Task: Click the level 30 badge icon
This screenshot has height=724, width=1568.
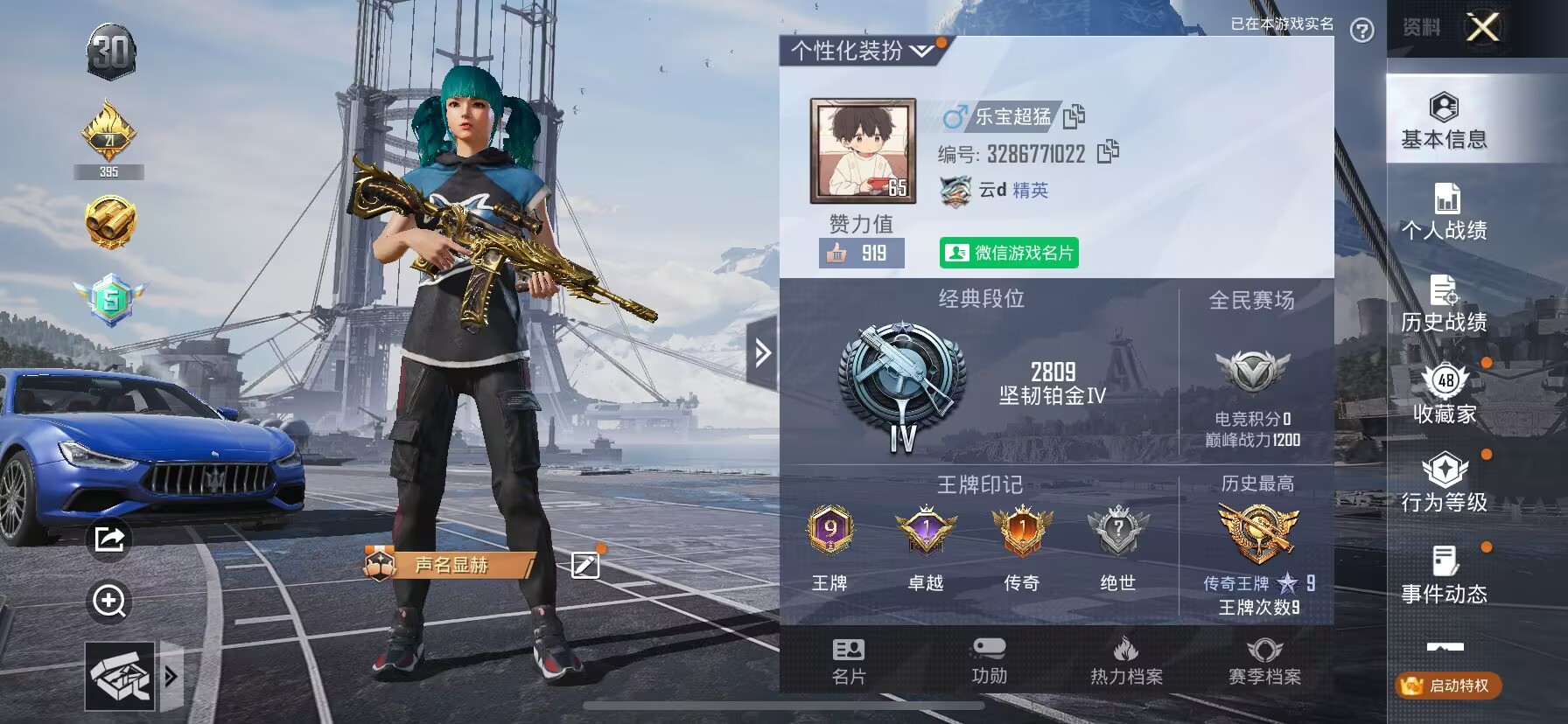Action: [x=108, y=54]
